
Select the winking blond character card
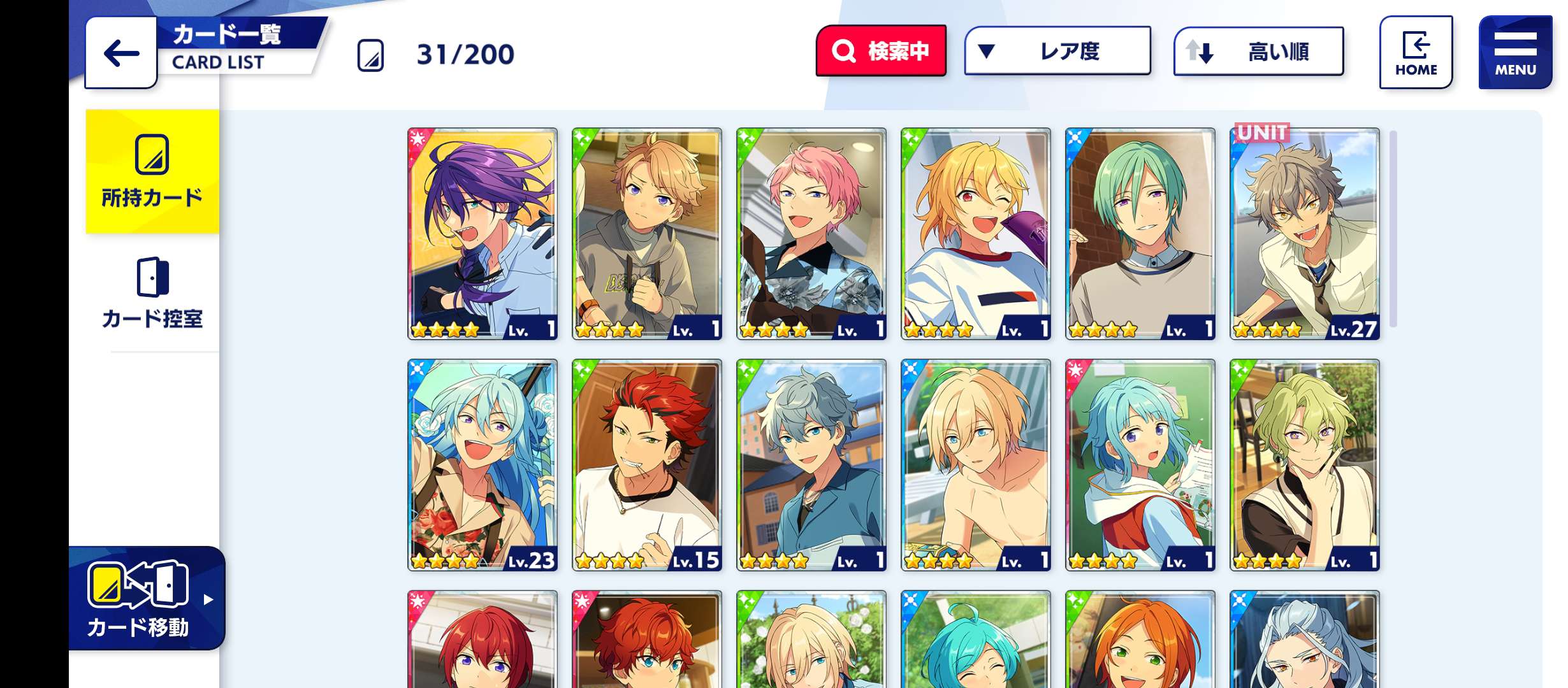(x=976, y=234)
